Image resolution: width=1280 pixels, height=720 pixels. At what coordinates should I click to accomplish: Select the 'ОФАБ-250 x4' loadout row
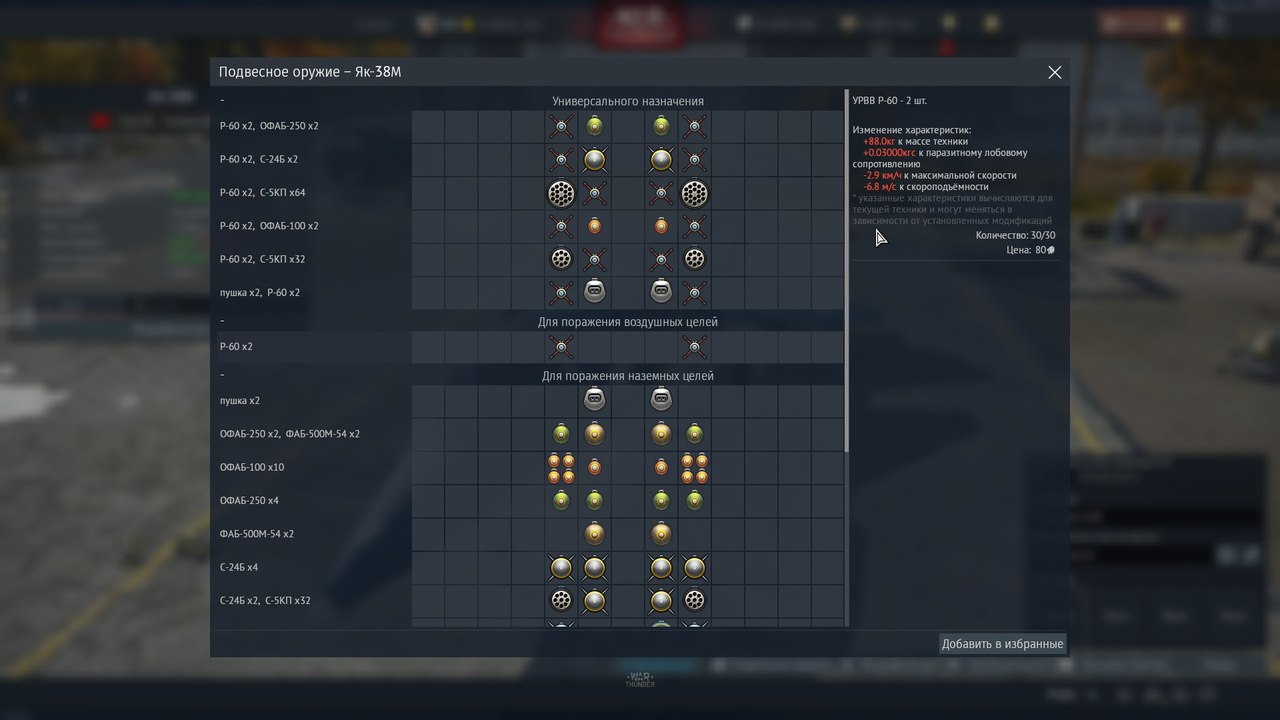(x=249, y=500)
